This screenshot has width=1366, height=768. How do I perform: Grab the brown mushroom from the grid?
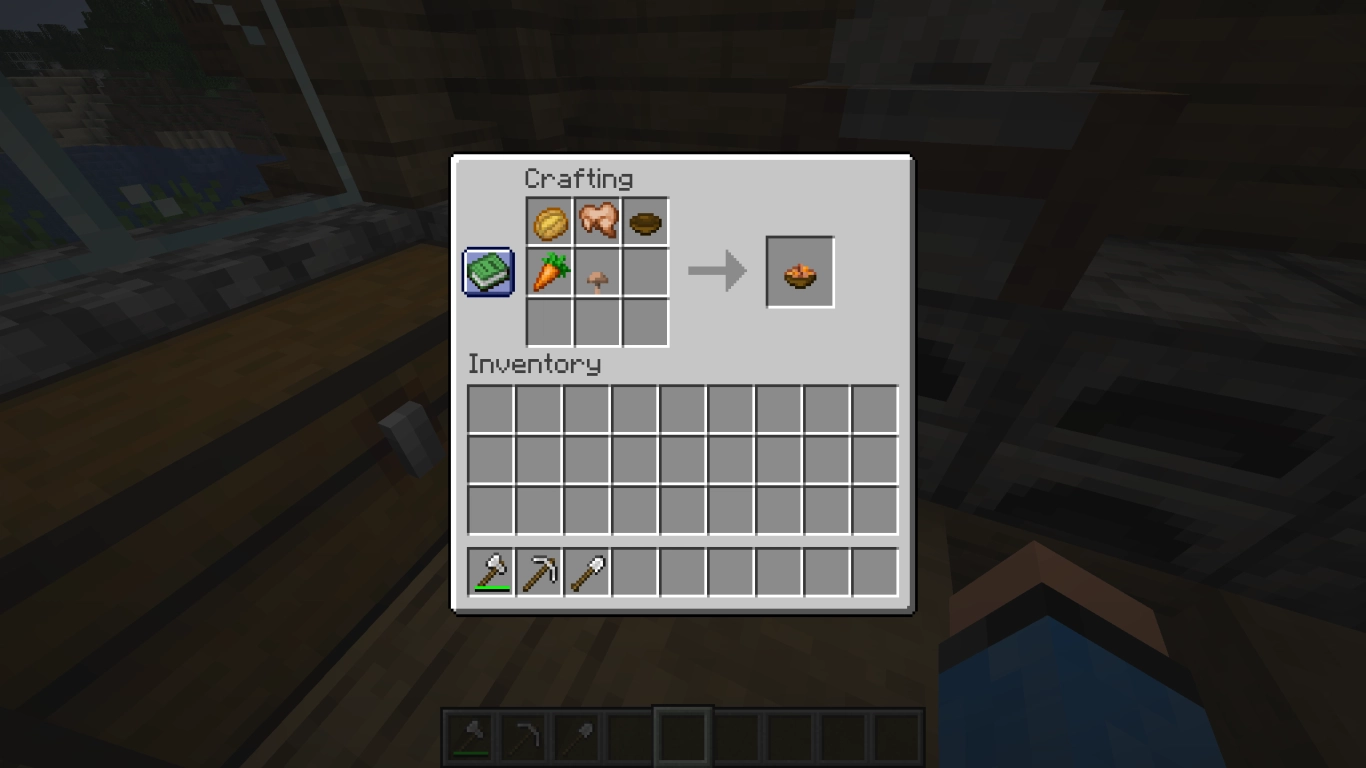point(597,270)
